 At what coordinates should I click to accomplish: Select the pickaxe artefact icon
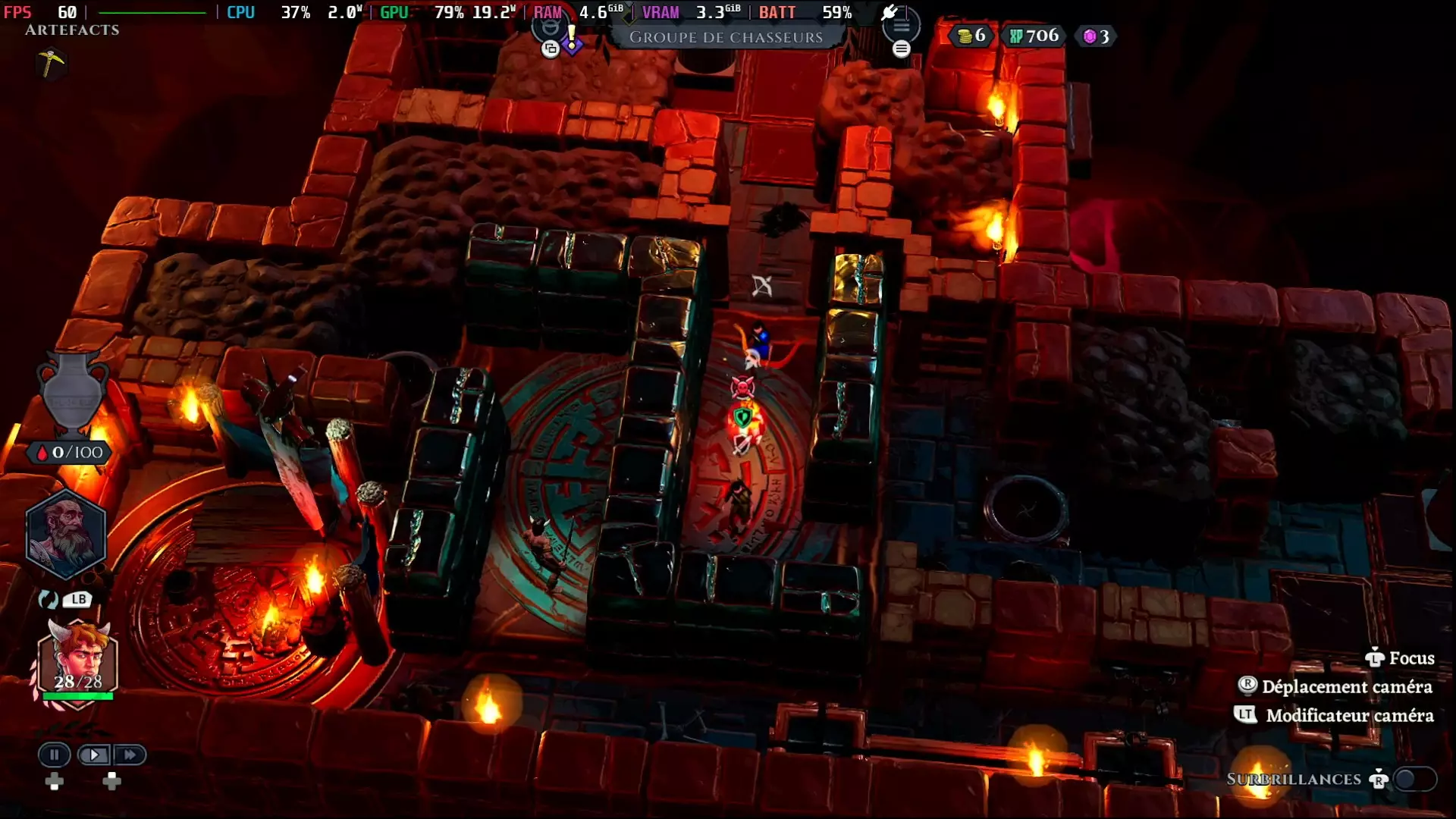pos(51,63)
